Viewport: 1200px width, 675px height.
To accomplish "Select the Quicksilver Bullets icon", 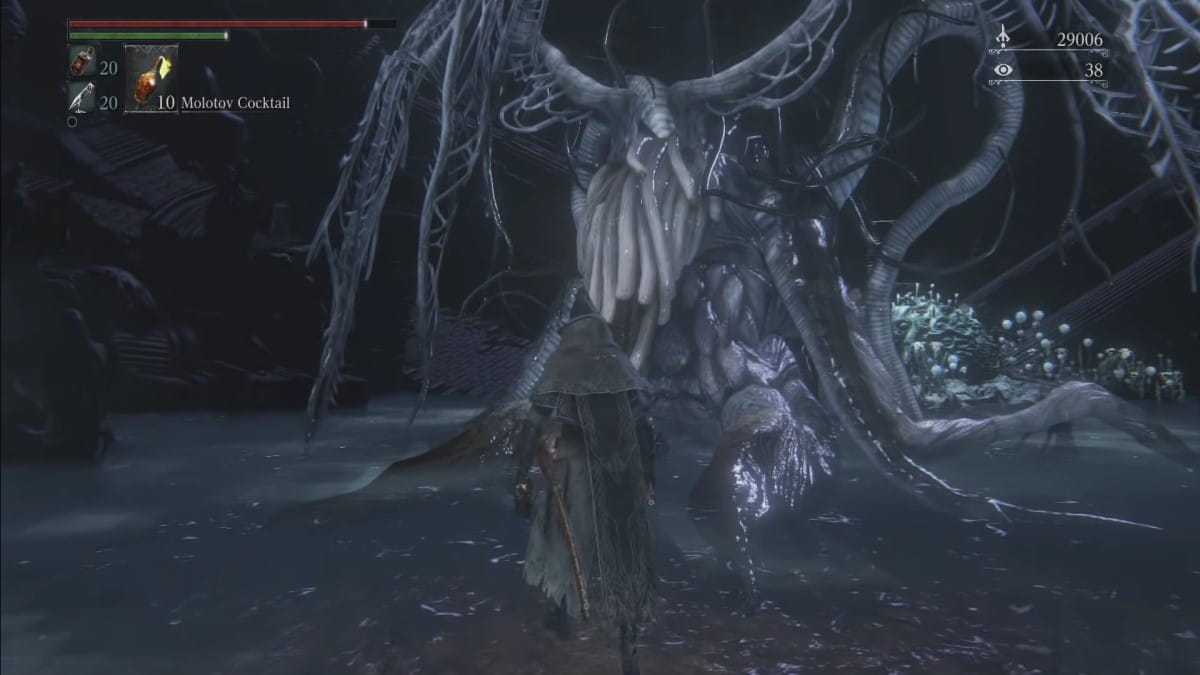I will (x=80, y=97).
